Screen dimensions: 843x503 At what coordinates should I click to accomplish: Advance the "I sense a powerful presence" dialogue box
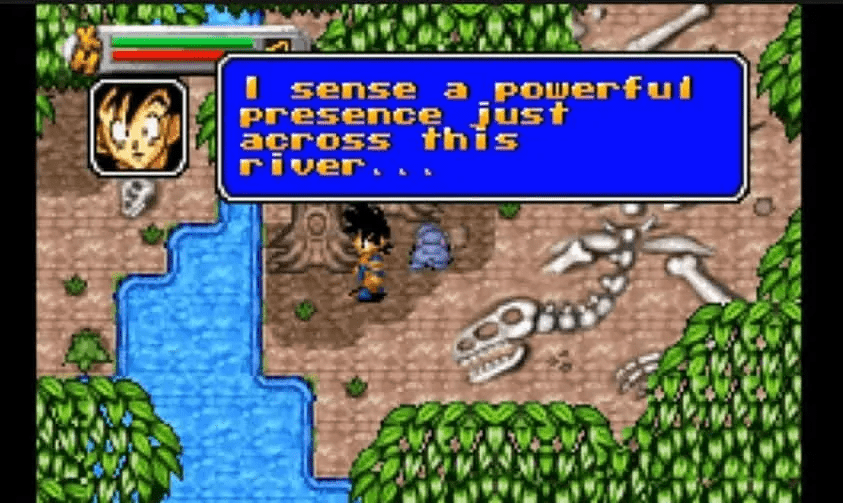482,128
